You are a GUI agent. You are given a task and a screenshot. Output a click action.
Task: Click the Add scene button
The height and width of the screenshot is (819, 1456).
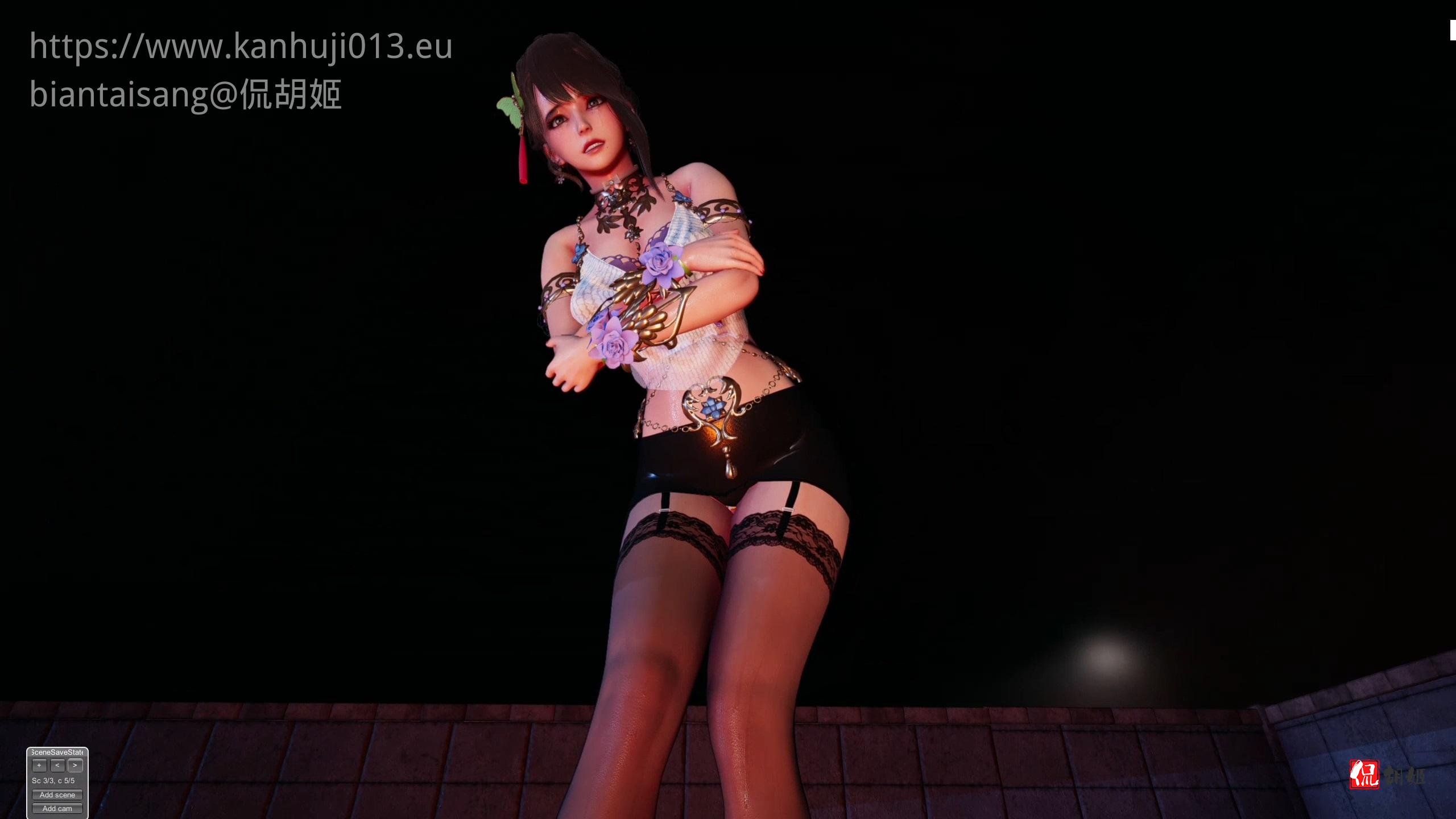[x=57, y=795]
